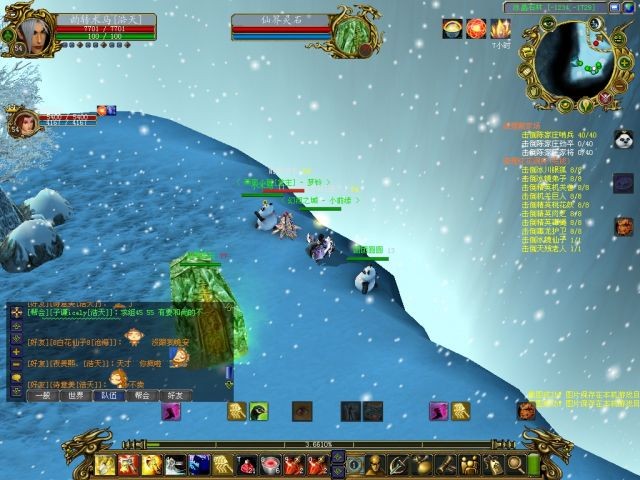The image size is (640, 480).
Task: Switch to the 世界 chat tab
Action: pyautogui.click(x=77, y=395)
